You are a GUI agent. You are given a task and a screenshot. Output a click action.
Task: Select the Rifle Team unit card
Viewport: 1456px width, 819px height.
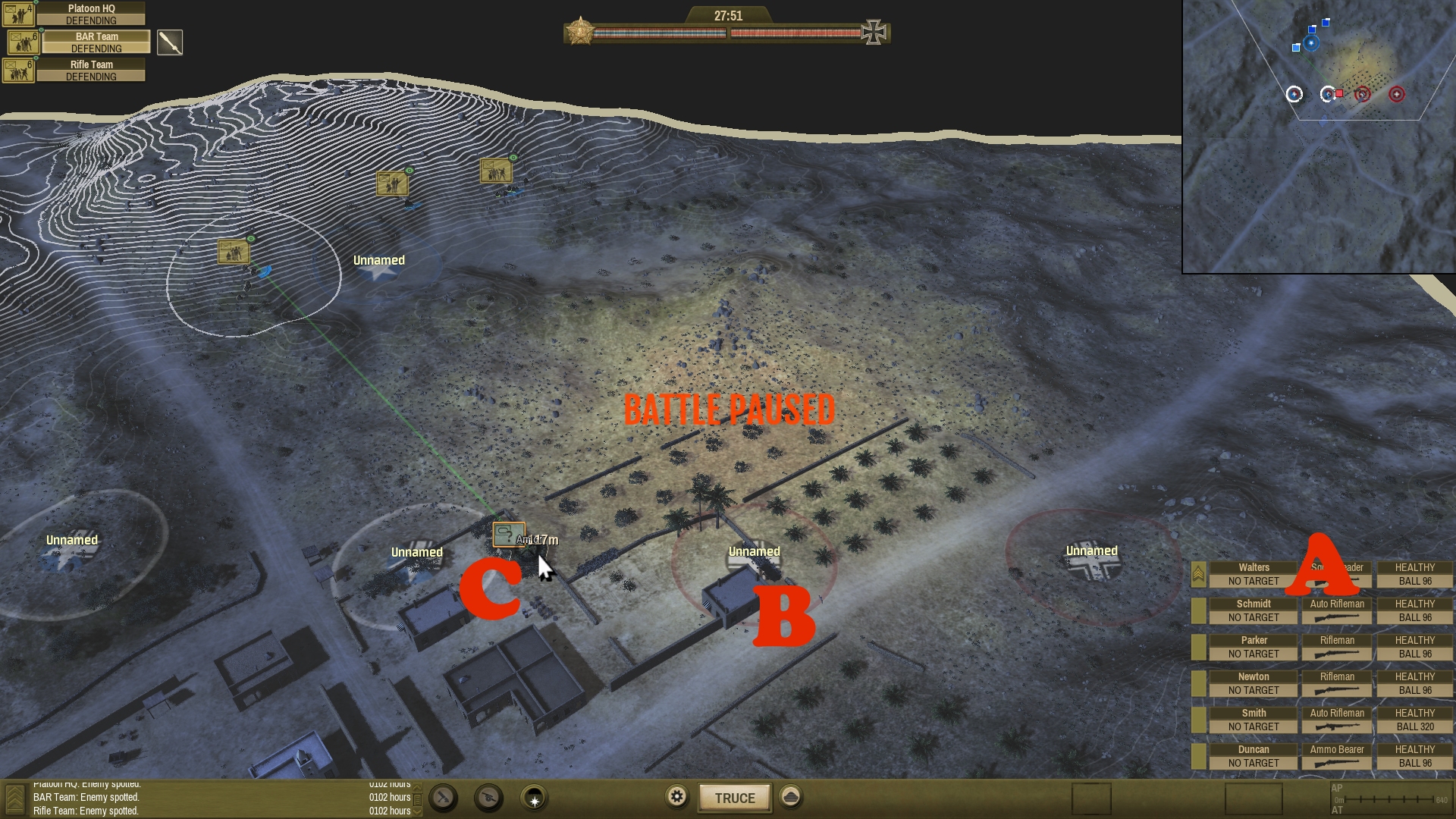pos(90,71)
